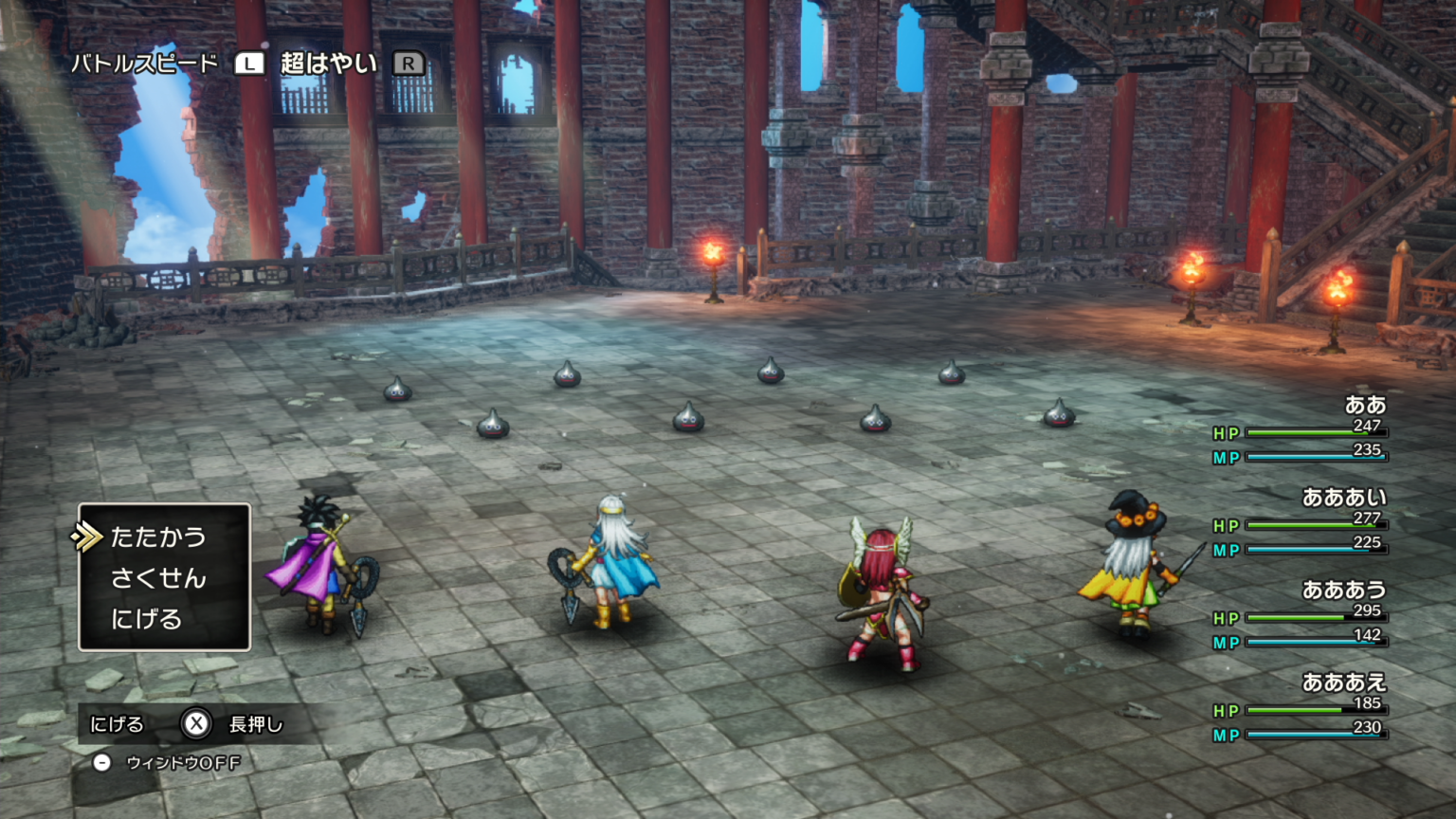The width and height of the screenshot is (1456, 819).
Task: Select たたかう in the battle menu
Action: (x=158, y=537)
